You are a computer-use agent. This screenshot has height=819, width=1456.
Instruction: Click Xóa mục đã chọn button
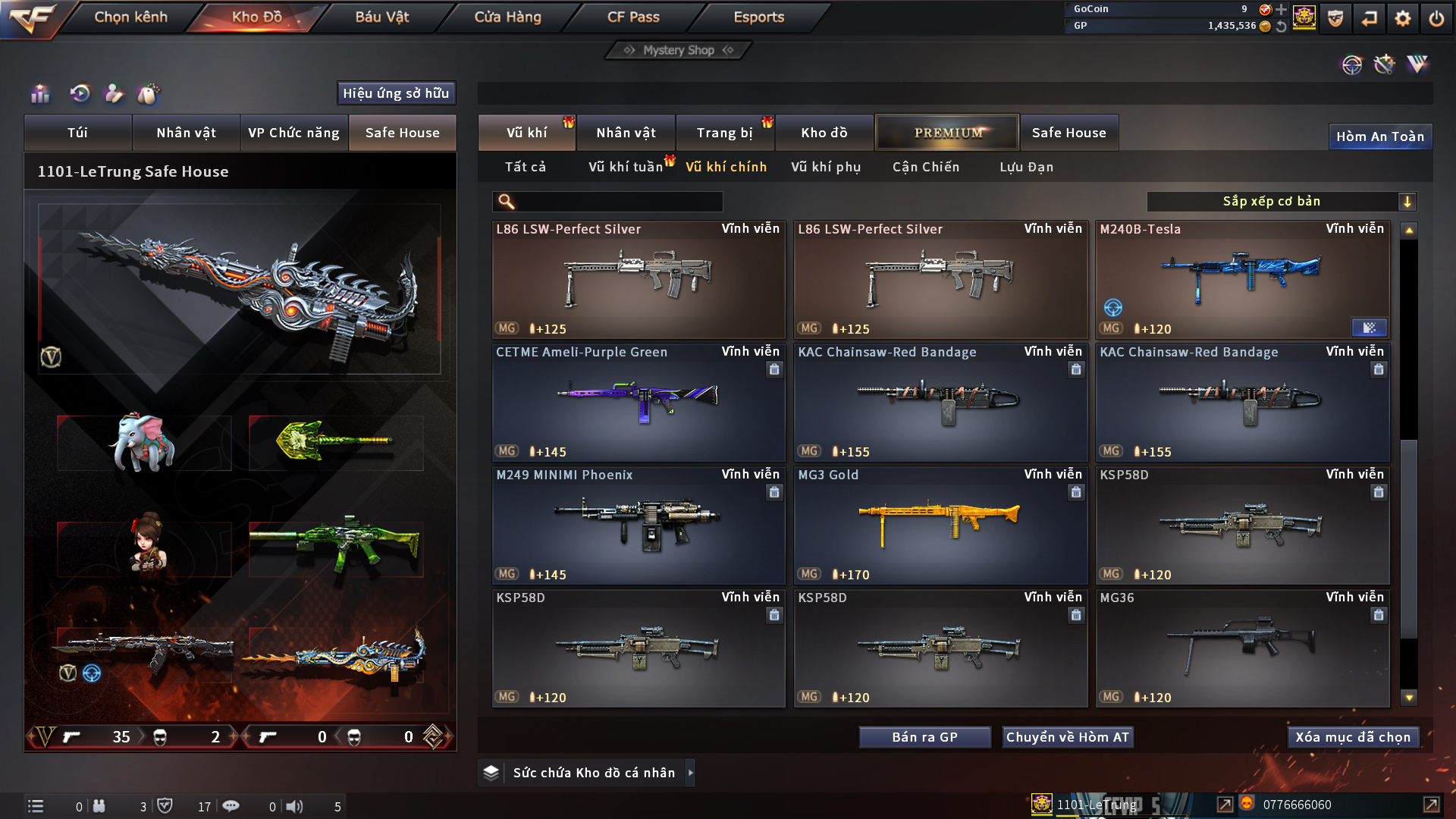[x=1353, y=737]
